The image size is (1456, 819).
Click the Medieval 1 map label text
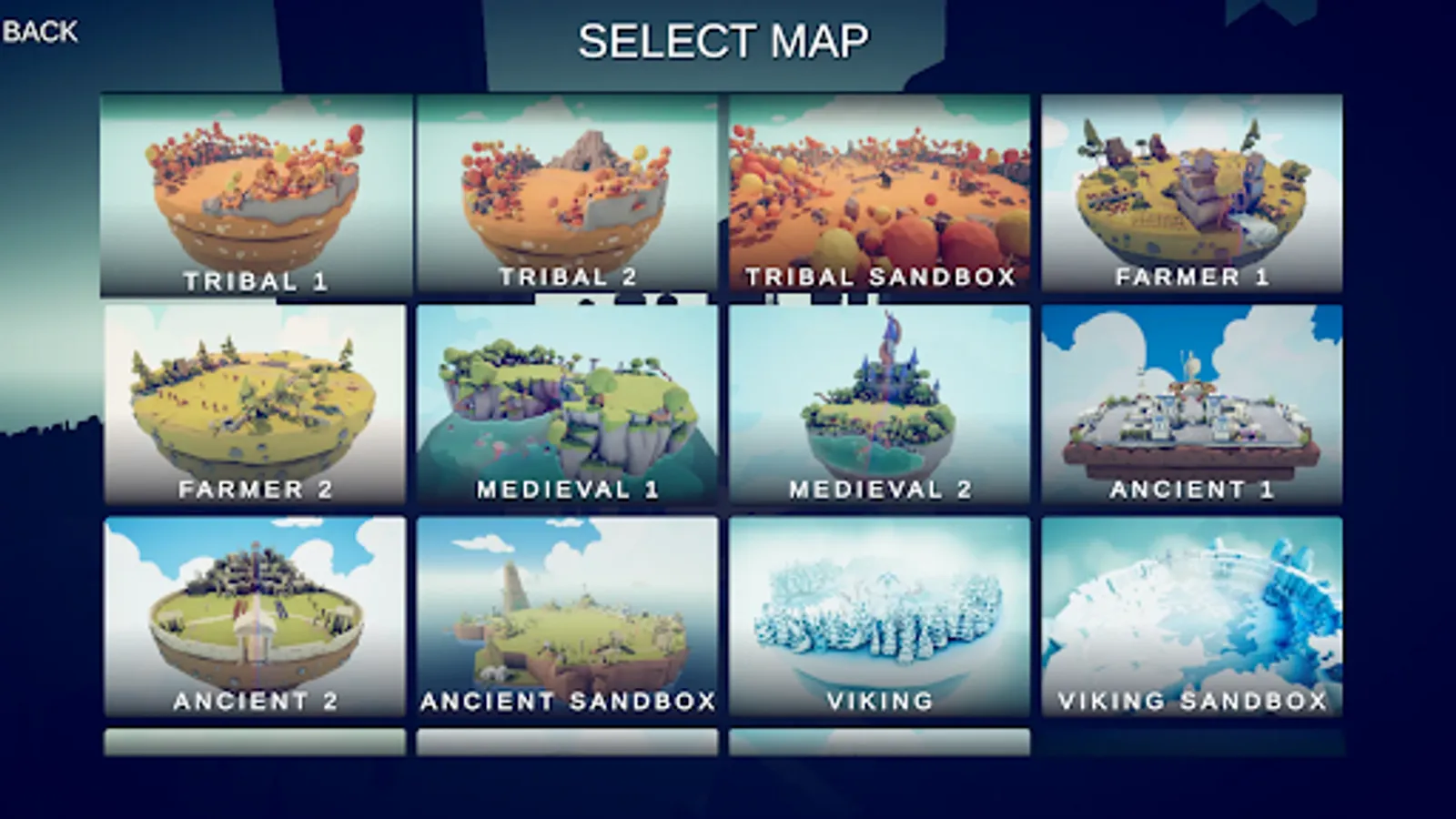pos(571,488)
